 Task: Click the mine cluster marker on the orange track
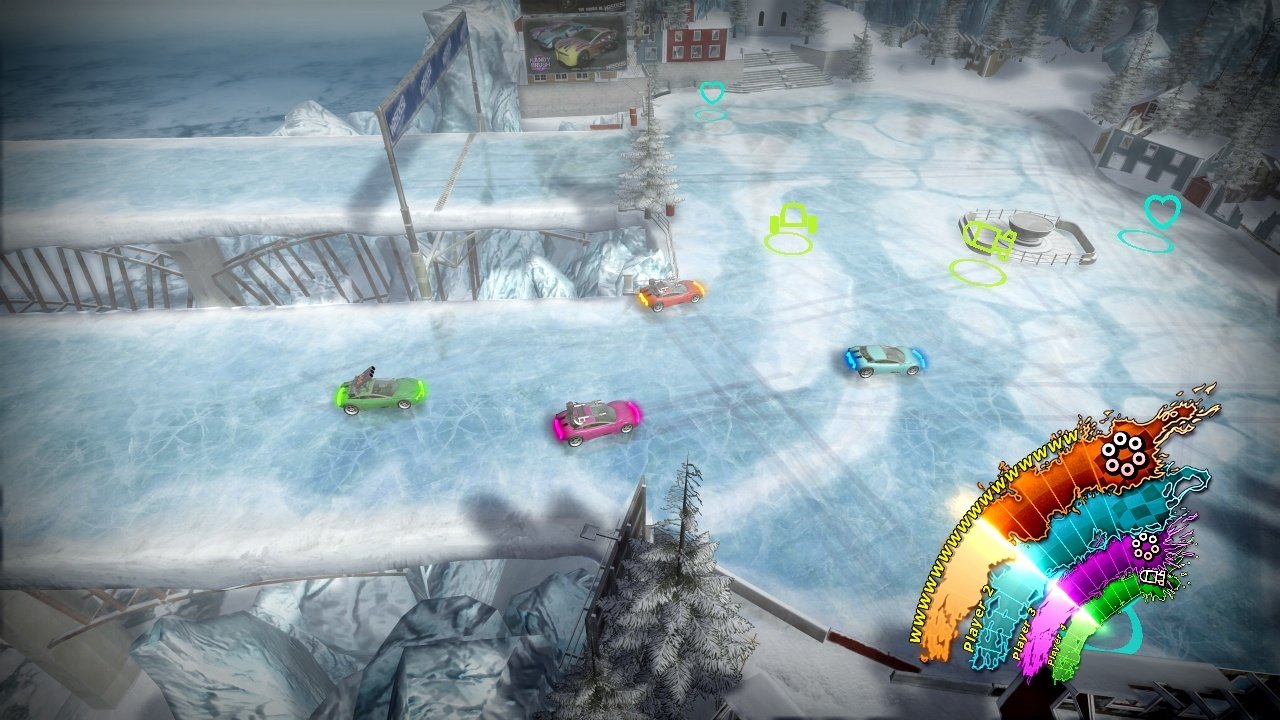pyautogui.click(x=1123, y=453)
